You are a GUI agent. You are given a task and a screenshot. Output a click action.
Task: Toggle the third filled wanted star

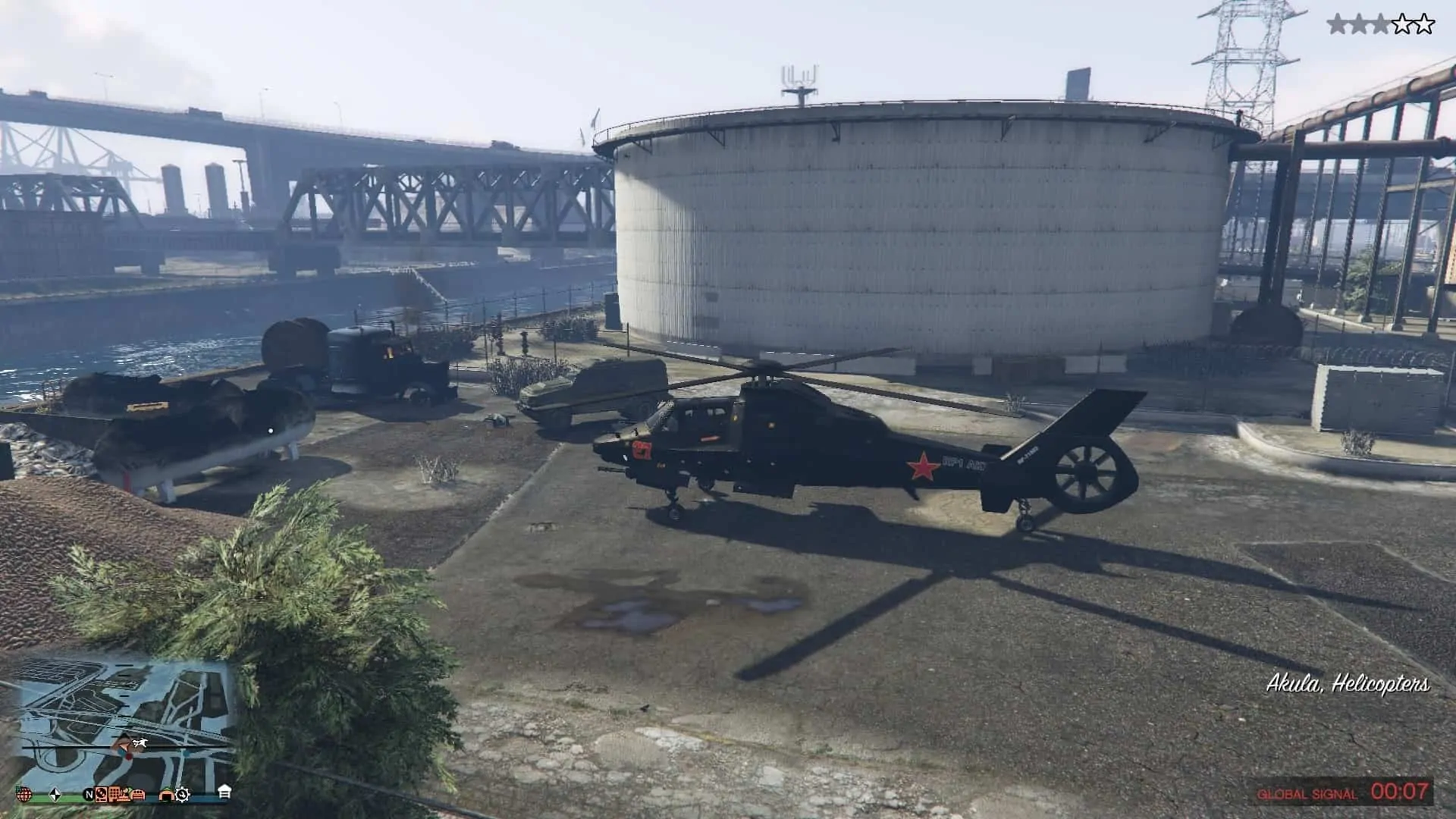(1381, 23)
